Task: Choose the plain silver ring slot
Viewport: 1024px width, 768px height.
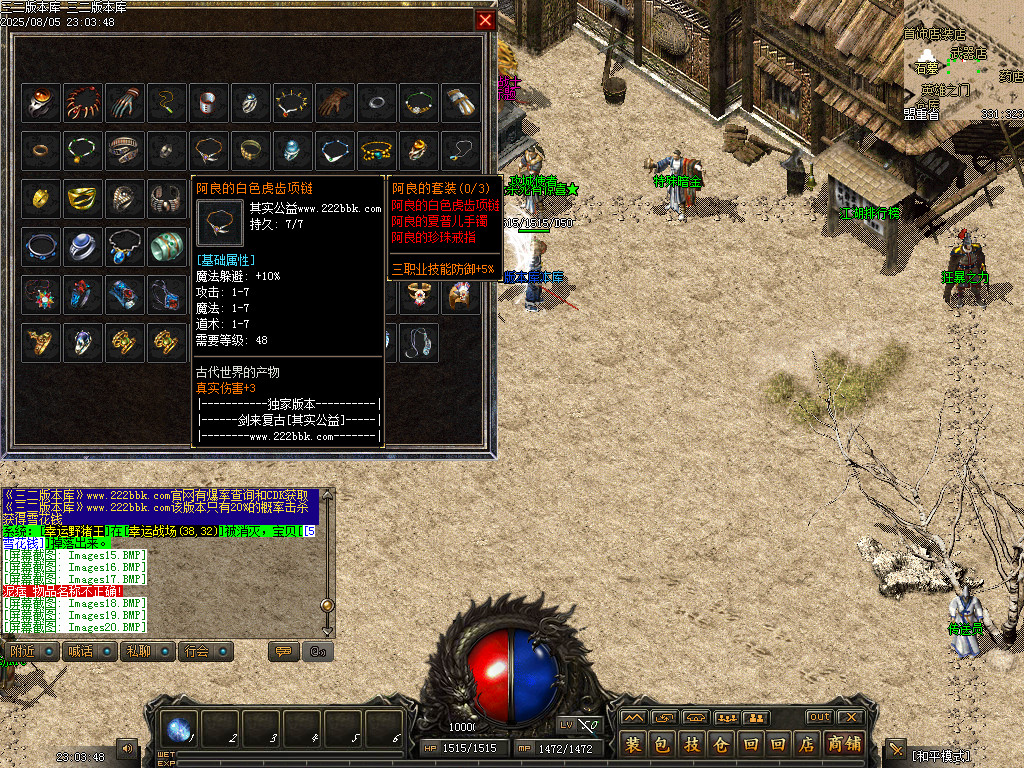Action: coord(377,102)
